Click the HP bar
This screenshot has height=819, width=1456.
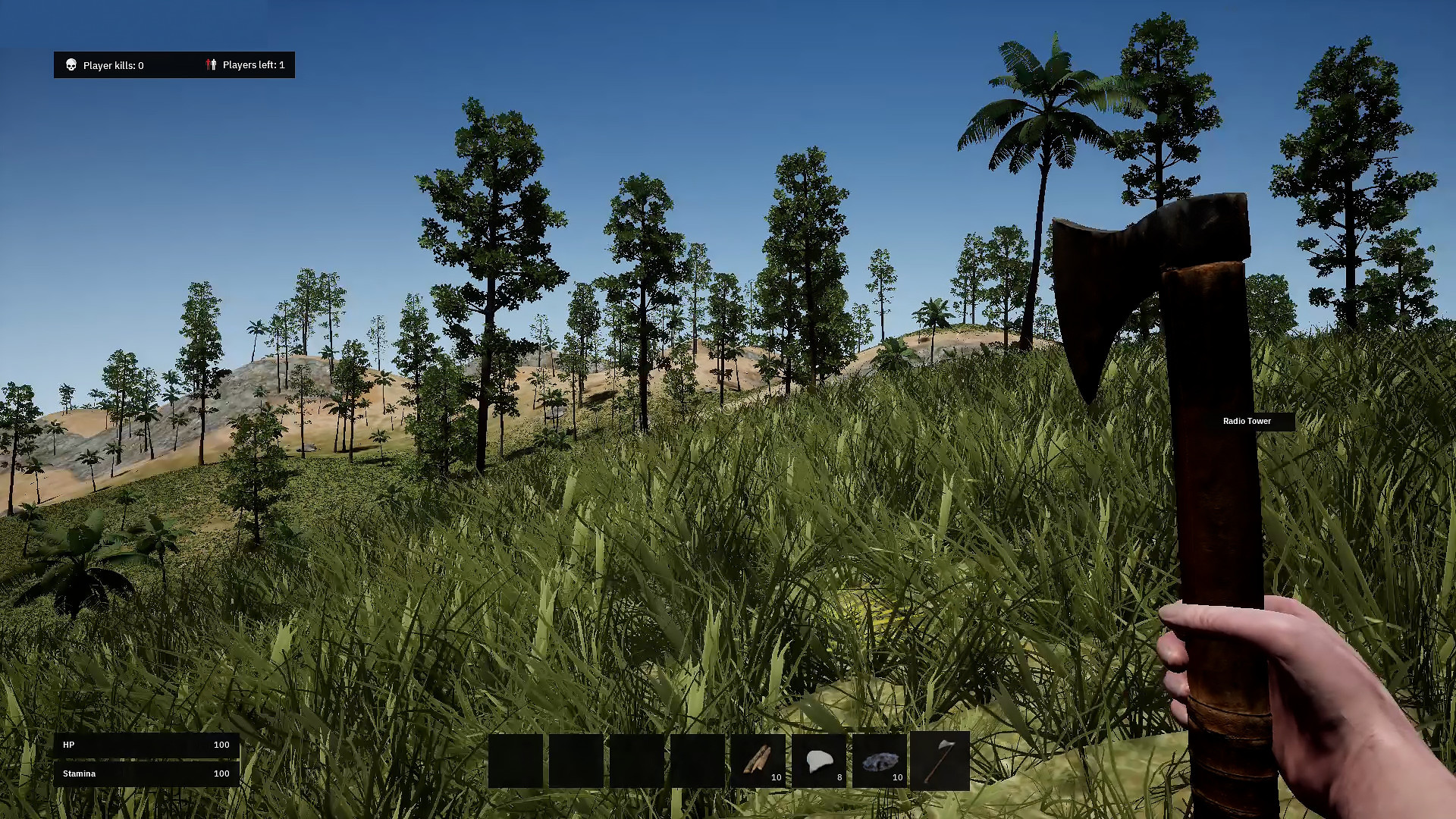[146, 745]
